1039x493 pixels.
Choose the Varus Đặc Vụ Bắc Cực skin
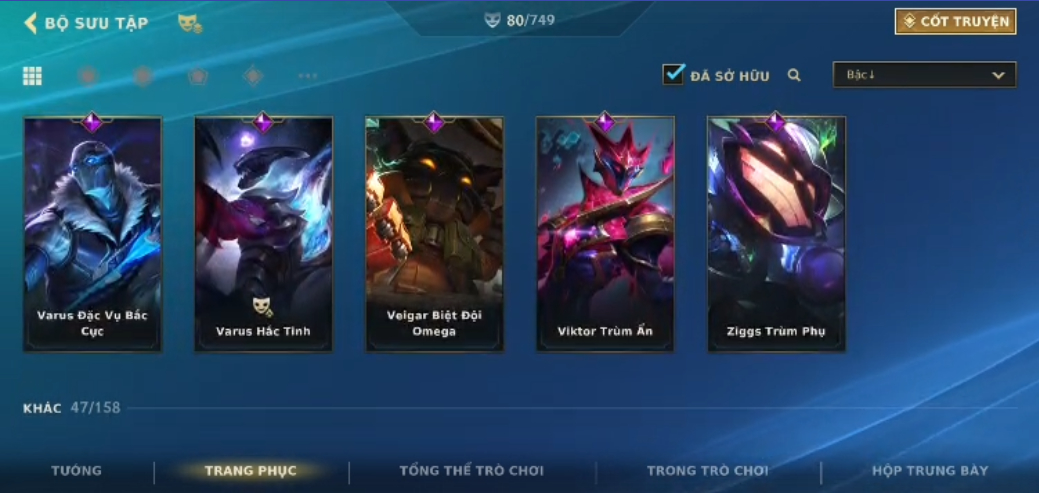tap(92, 235)
